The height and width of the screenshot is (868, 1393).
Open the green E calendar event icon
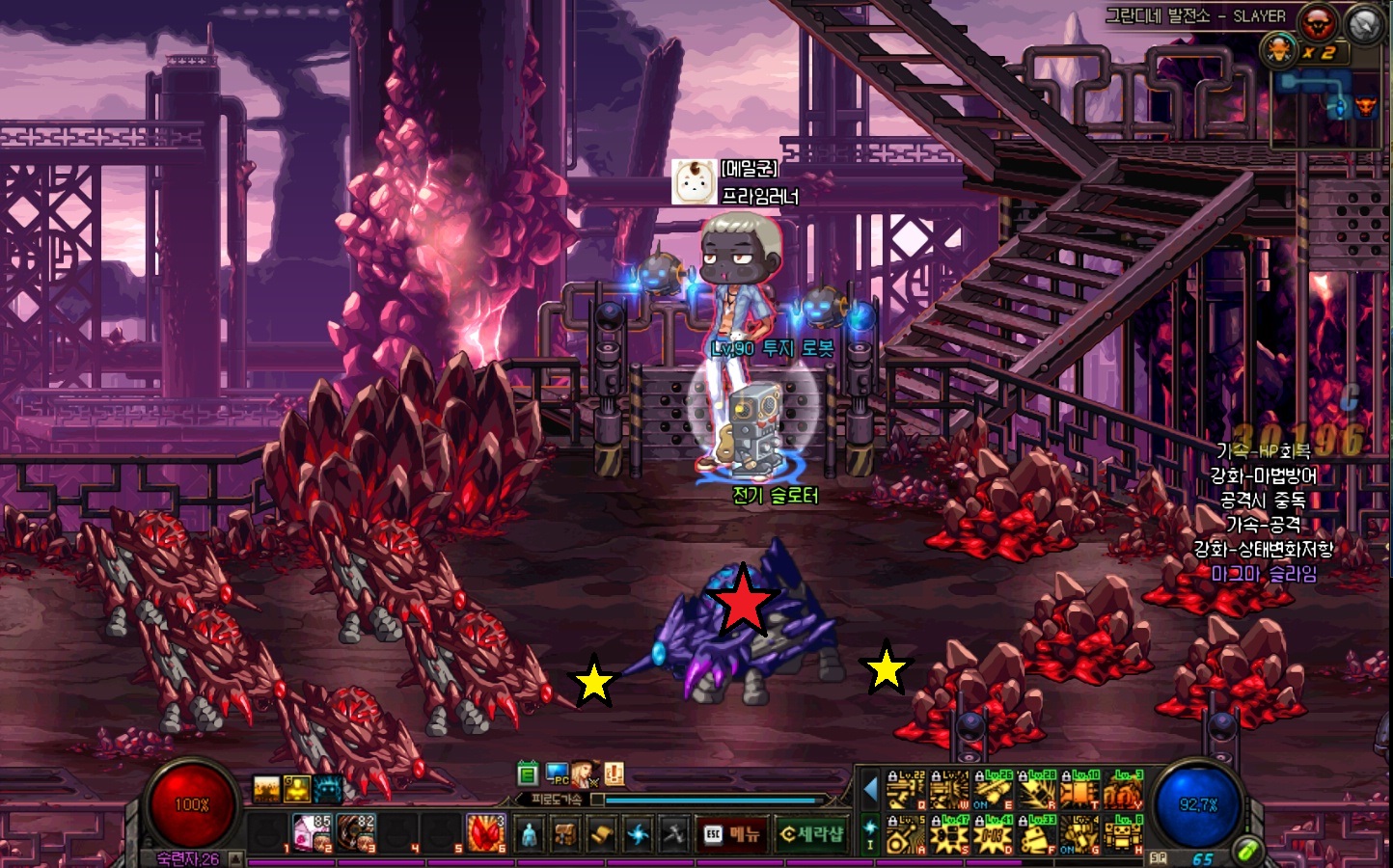click(x=527, y=773)
